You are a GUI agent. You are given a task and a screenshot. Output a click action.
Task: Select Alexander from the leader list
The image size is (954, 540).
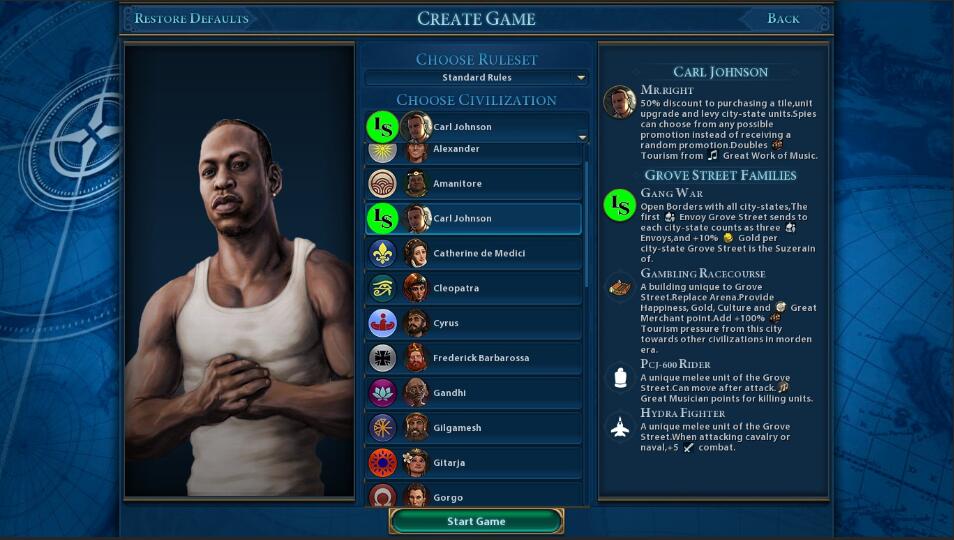click(474, 152)
